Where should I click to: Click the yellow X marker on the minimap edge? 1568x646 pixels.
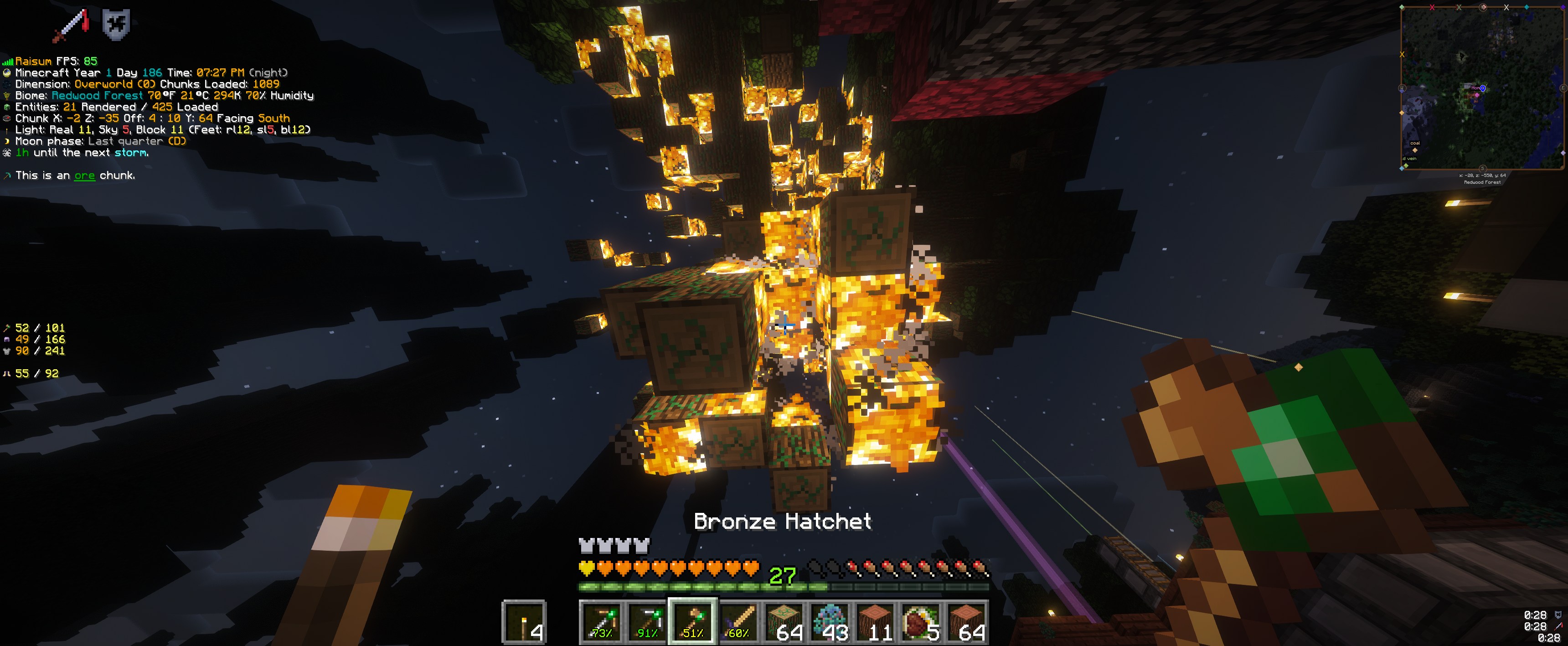click(x=1403, y=55)
